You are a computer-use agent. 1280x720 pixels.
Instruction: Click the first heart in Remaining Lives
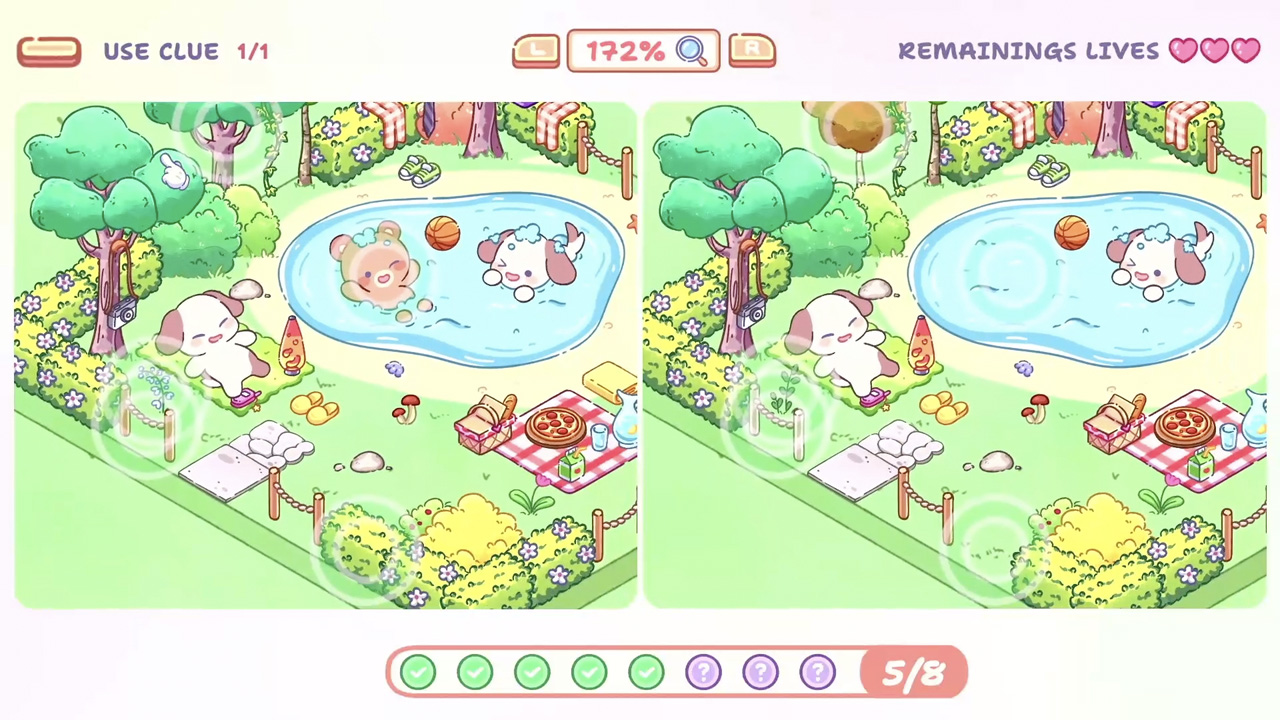(x=1183, y=51)
